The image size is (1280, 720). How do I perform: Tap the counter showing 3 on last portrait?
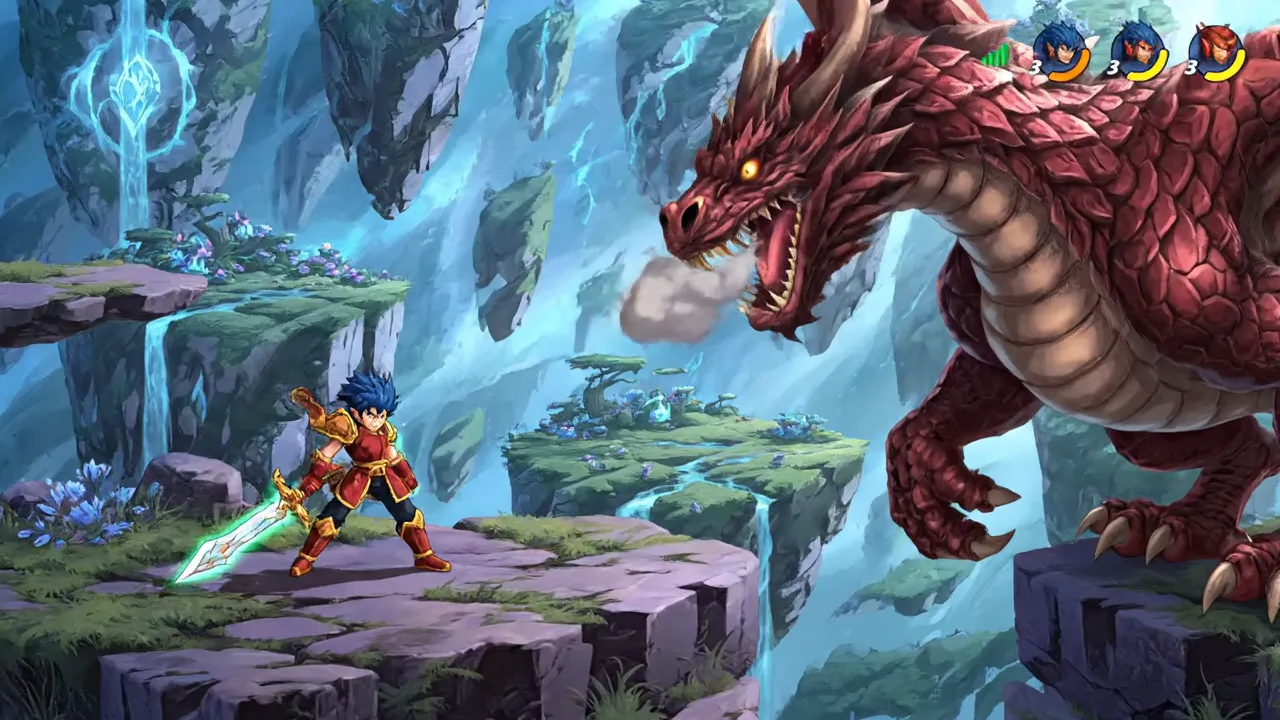click(1190, 68)
